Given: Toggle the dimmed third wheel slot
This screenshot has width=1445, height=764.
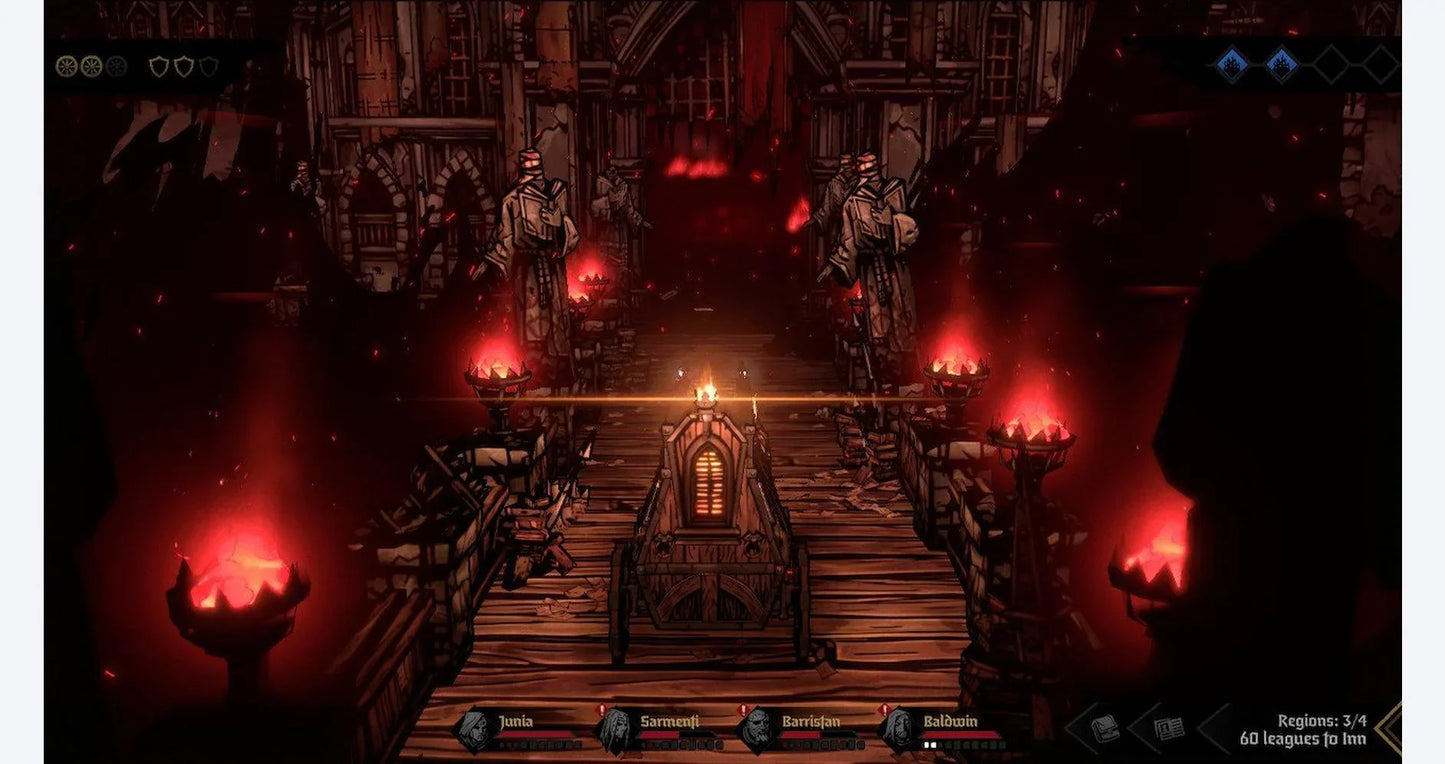Looking at the screenshot, I should (116, 66).
